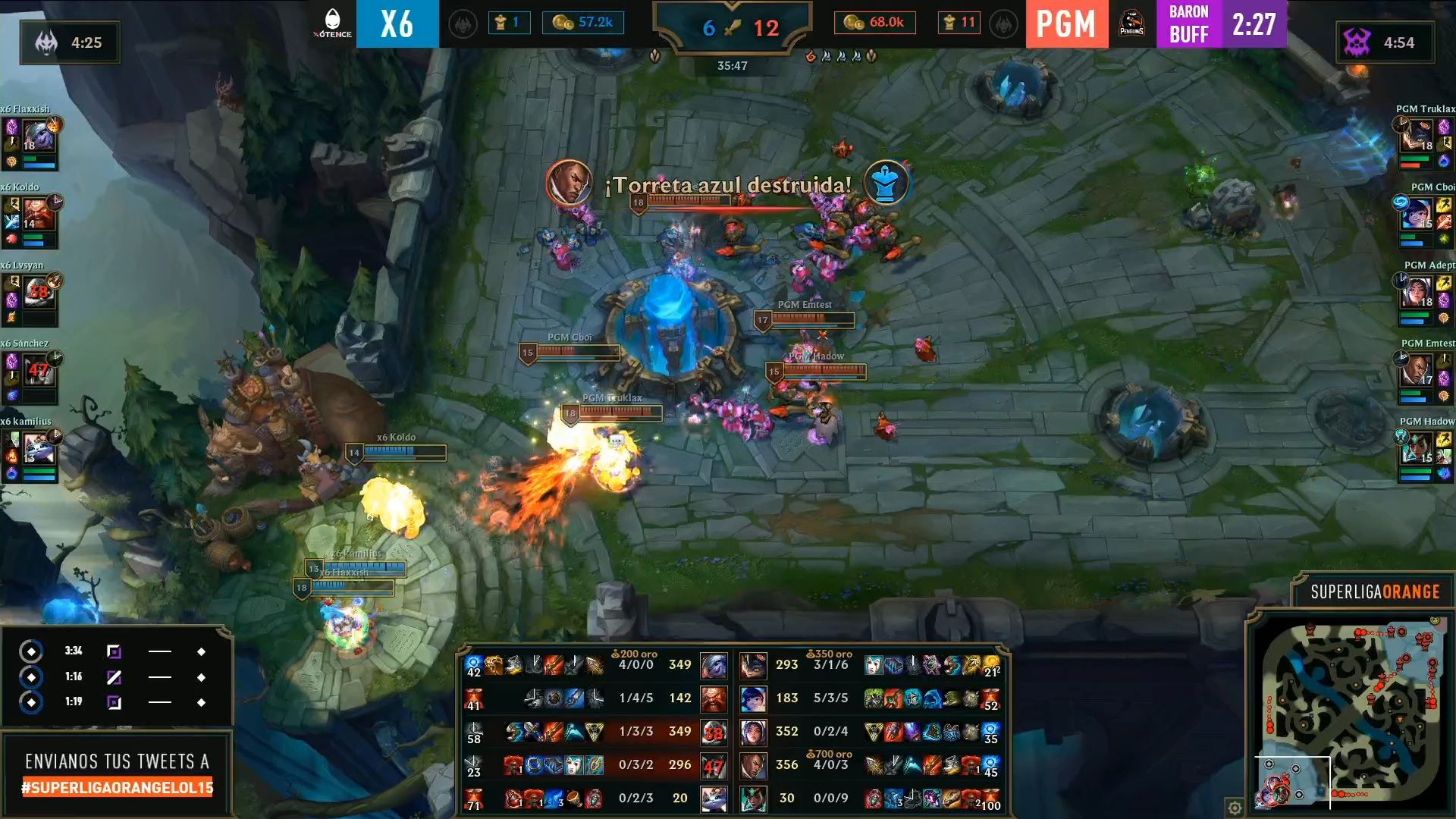Click x6 Lvsyan's champion portrait
Viewport: 1456px width, 819px height.
point(38,293)
